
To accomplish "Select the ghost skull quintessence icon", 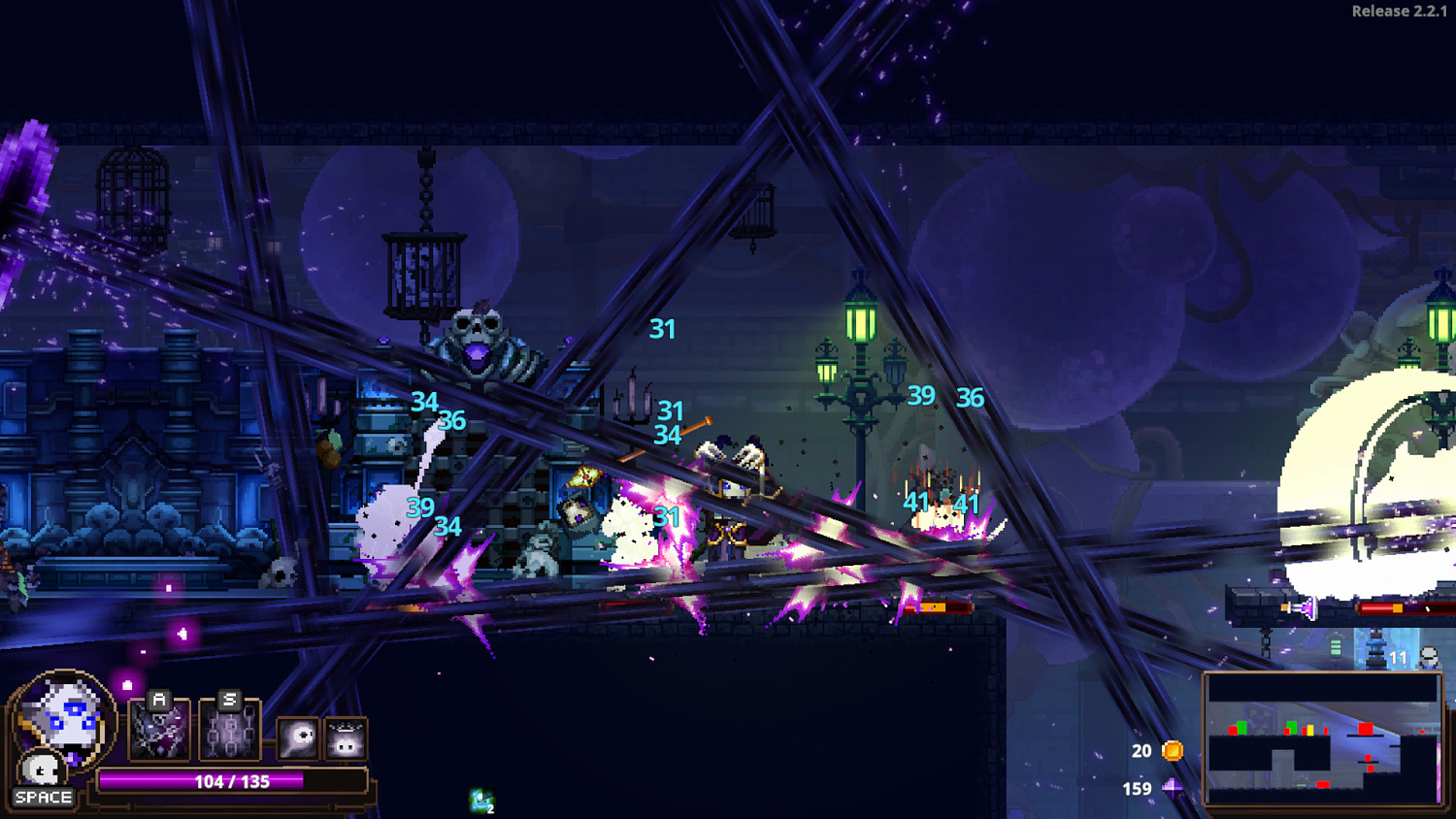I will click(298, 738).
